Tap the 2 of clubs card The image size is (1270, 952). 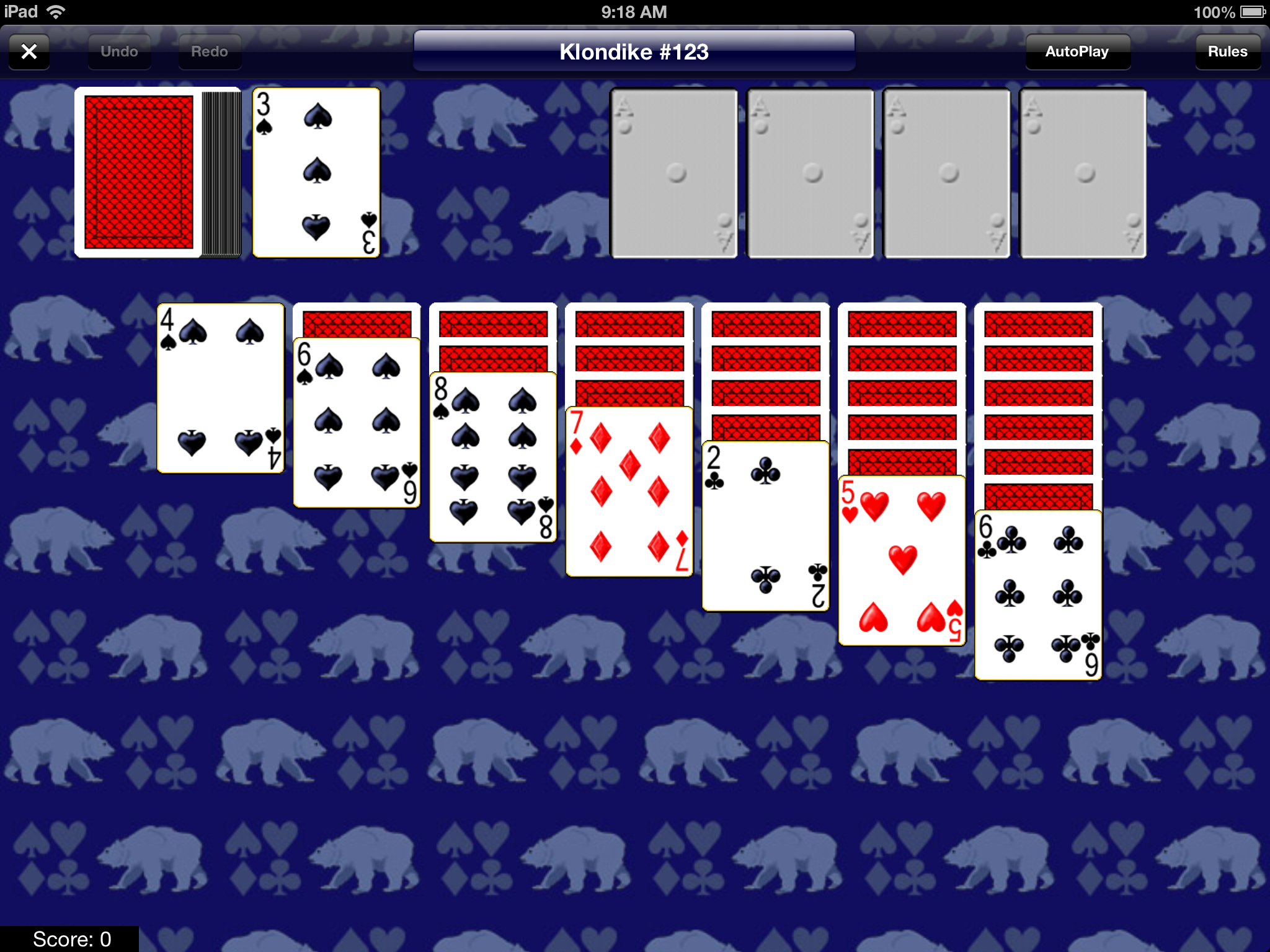(x=766, y=527)
